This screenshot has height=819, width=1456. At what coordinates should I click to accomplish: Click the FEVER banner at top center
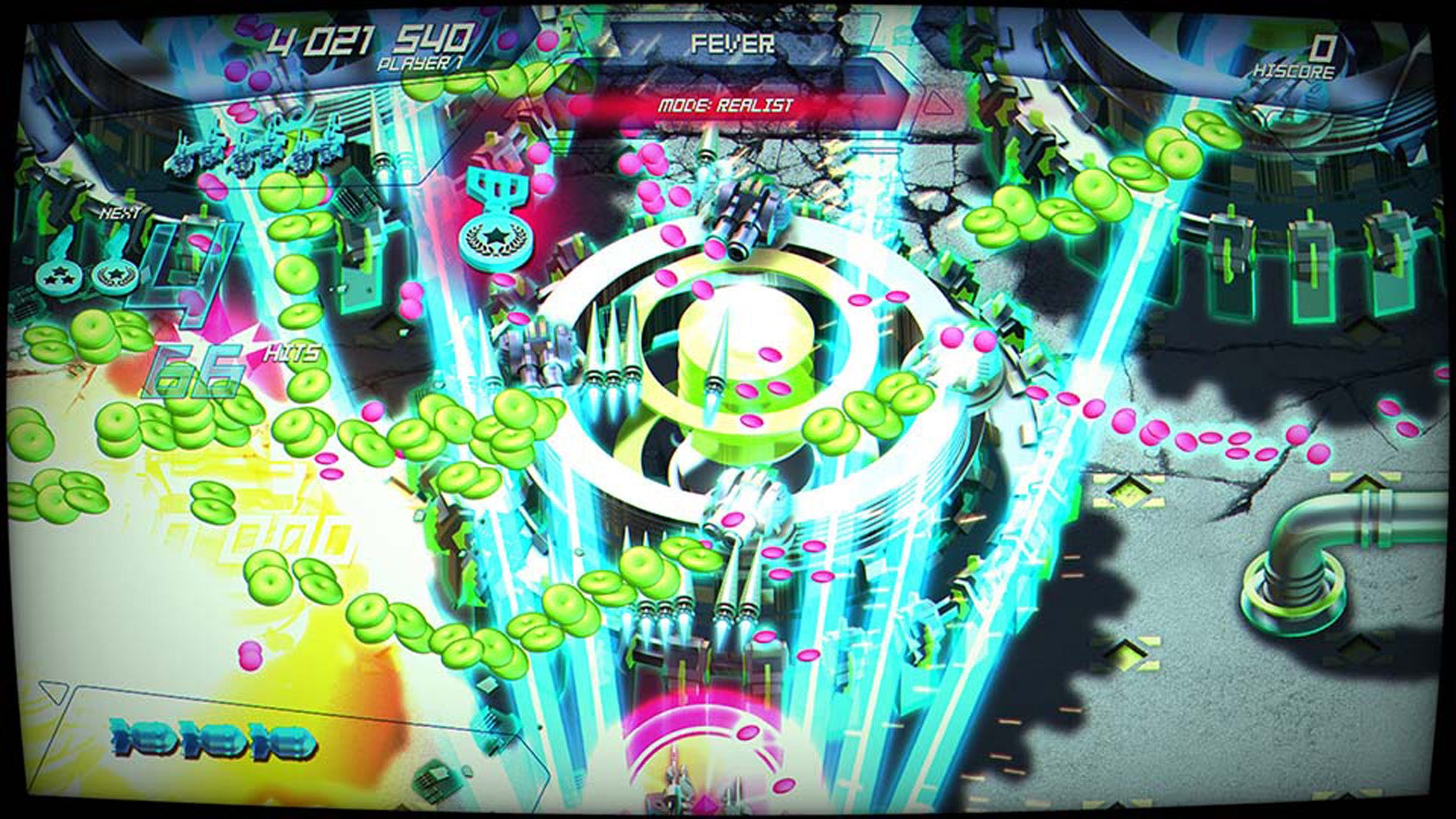(x=732, y=44)
